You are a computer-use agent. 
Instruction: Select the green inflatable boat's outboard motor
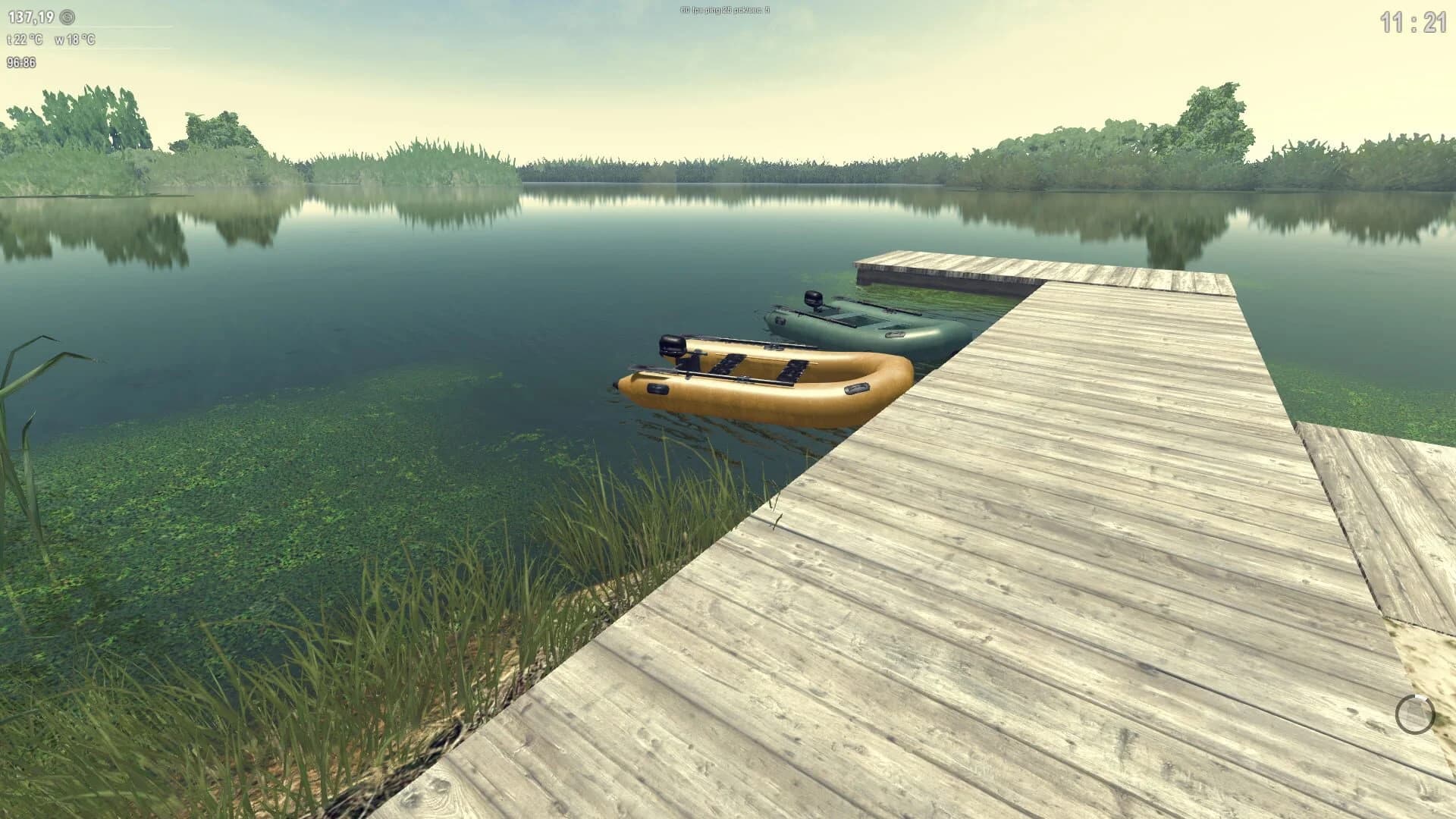[x=813, y=299]
